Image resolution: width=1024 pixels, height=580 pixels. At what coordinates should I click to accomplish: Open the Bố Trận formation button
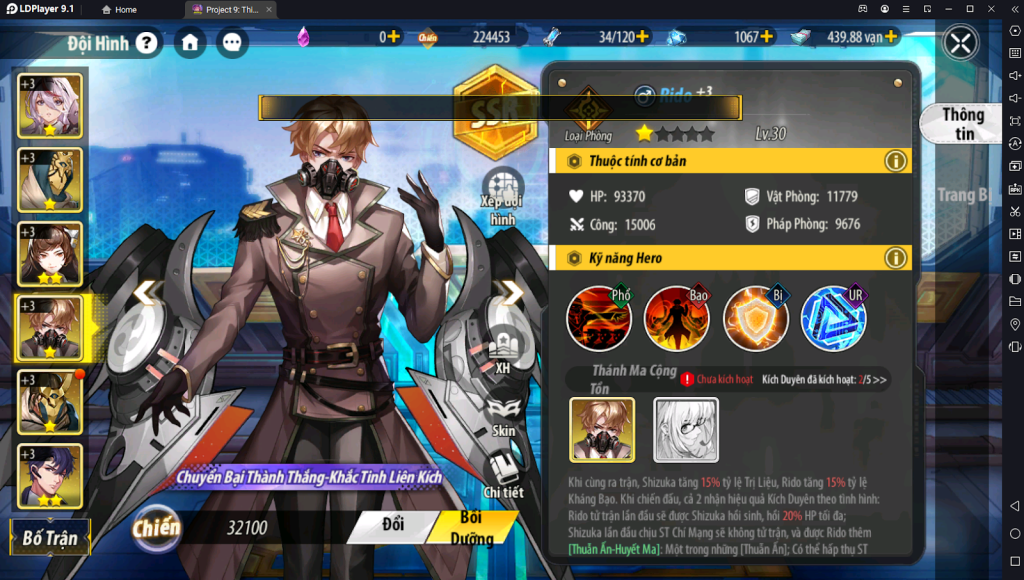coord(50,537)
